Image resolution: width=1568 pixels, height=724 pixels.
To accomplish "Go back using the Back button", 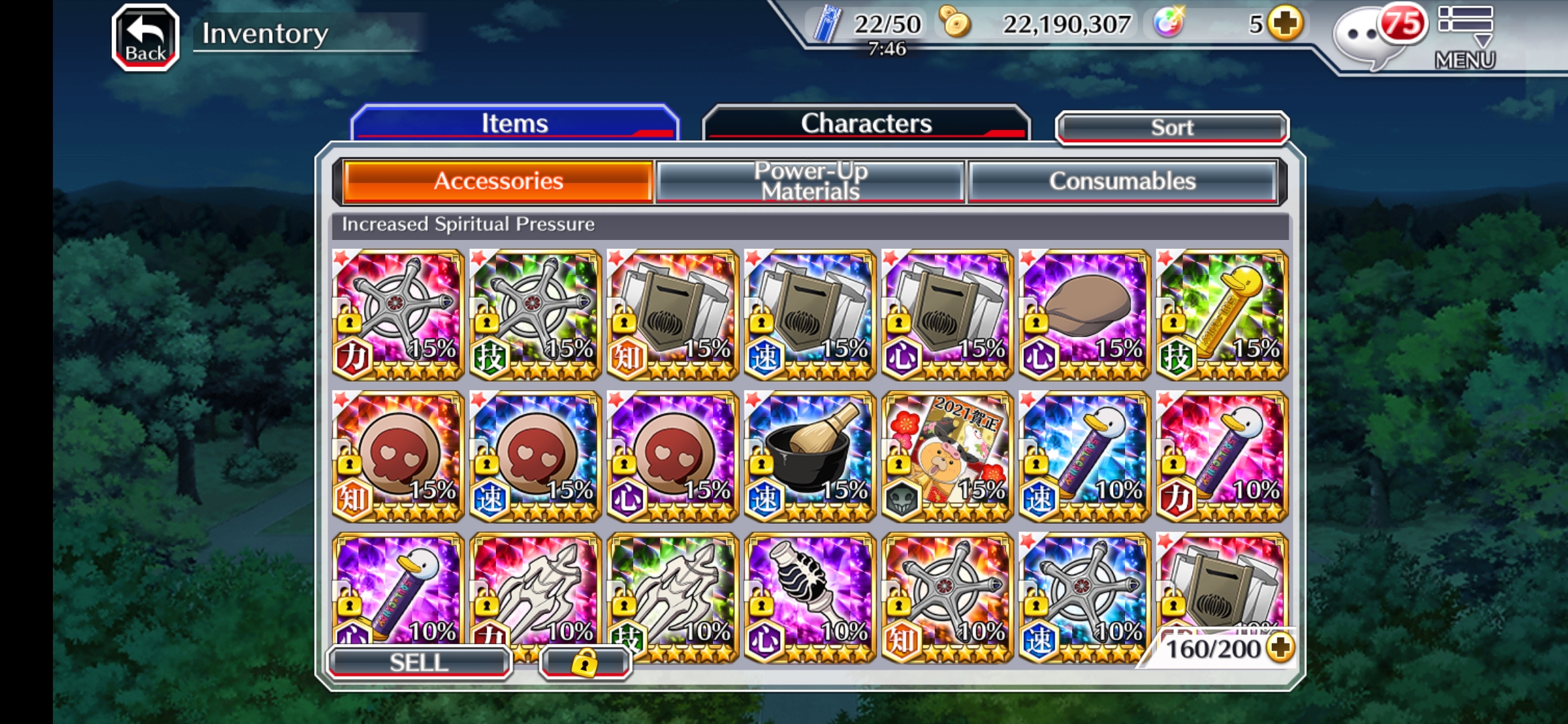I will tap(145, 38).
